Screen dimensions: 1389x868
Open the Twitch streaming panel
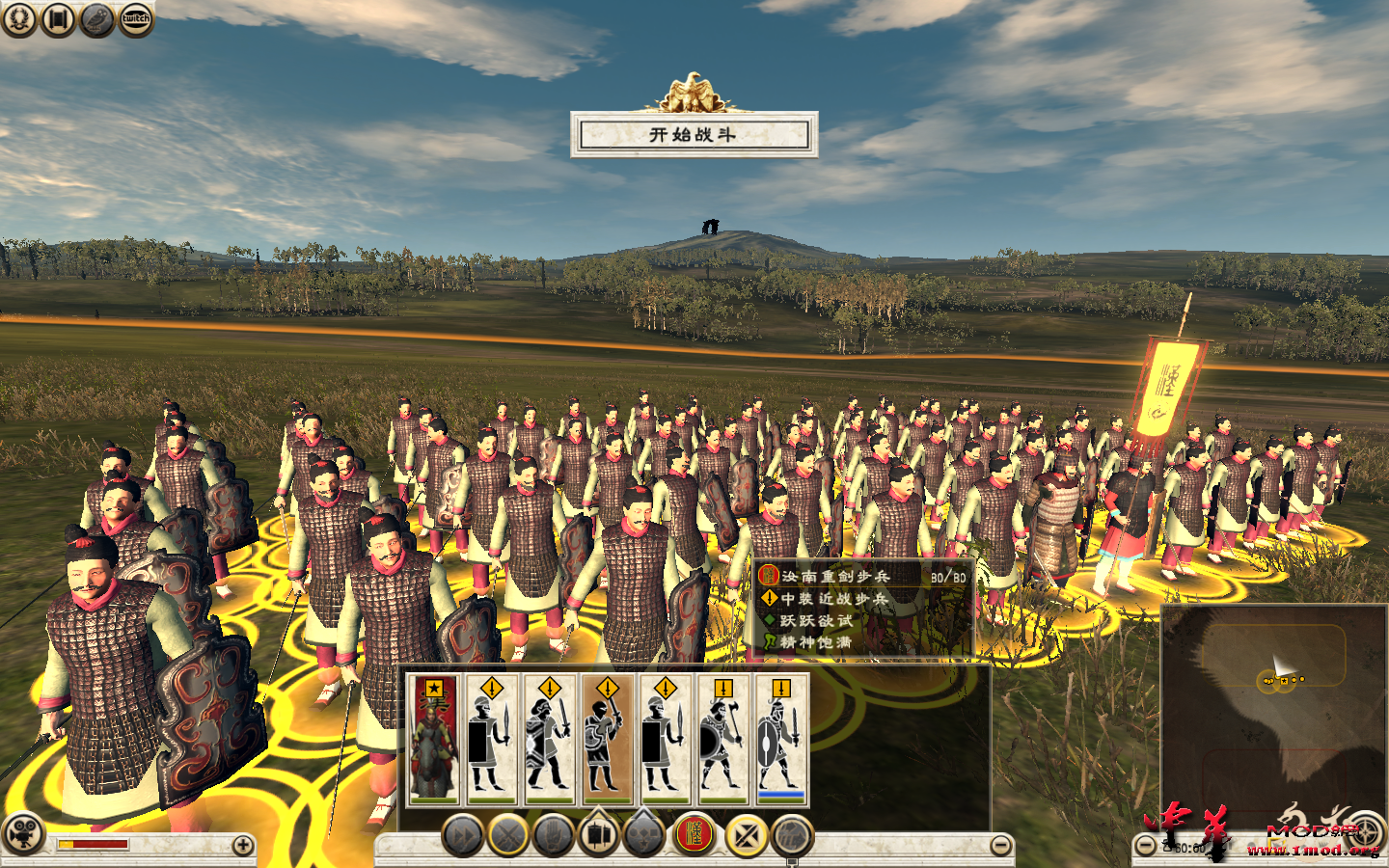(133, 19)
